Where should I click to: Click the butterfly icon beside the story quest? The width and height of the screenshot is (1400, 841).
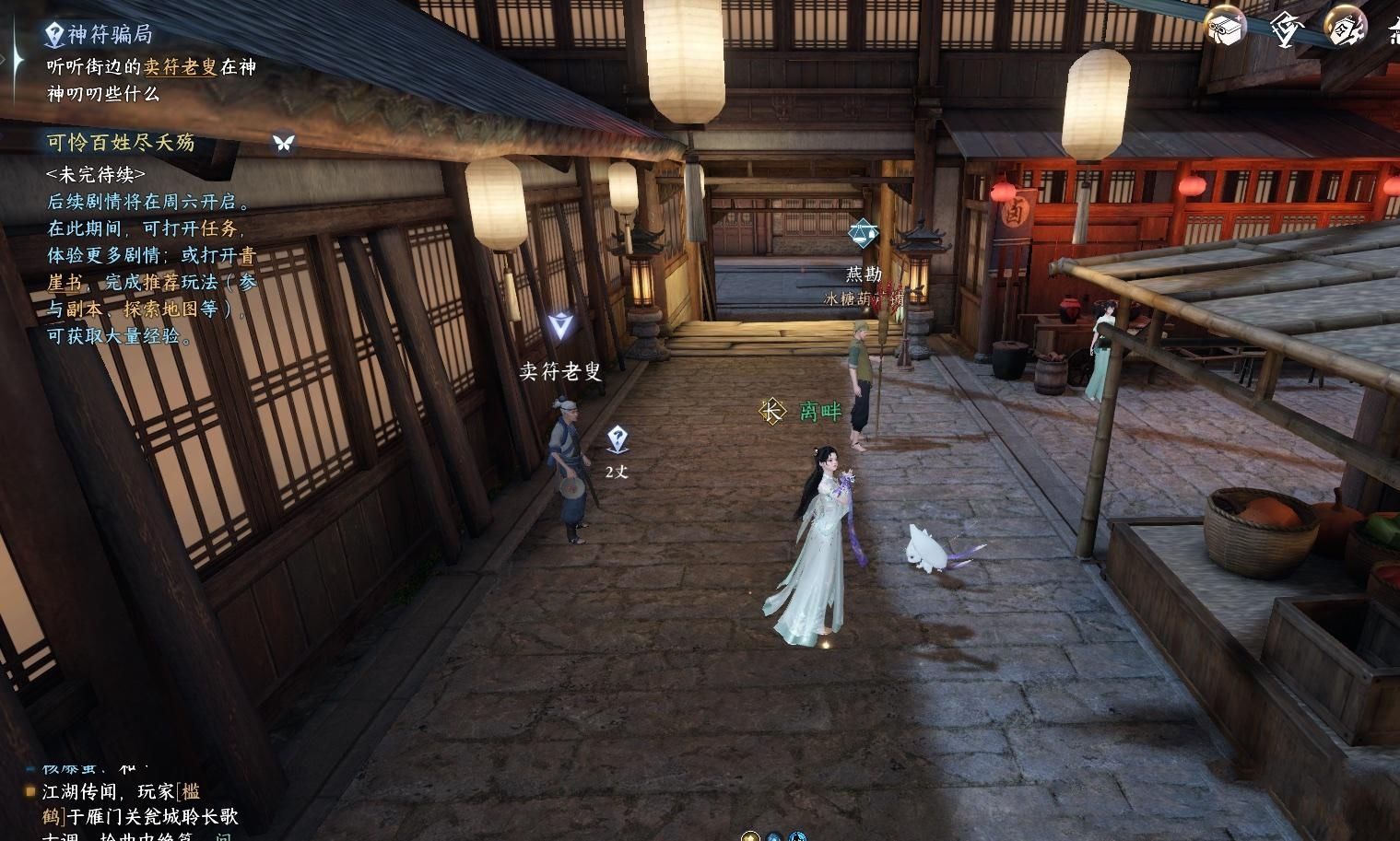click(x=283, y=143)
